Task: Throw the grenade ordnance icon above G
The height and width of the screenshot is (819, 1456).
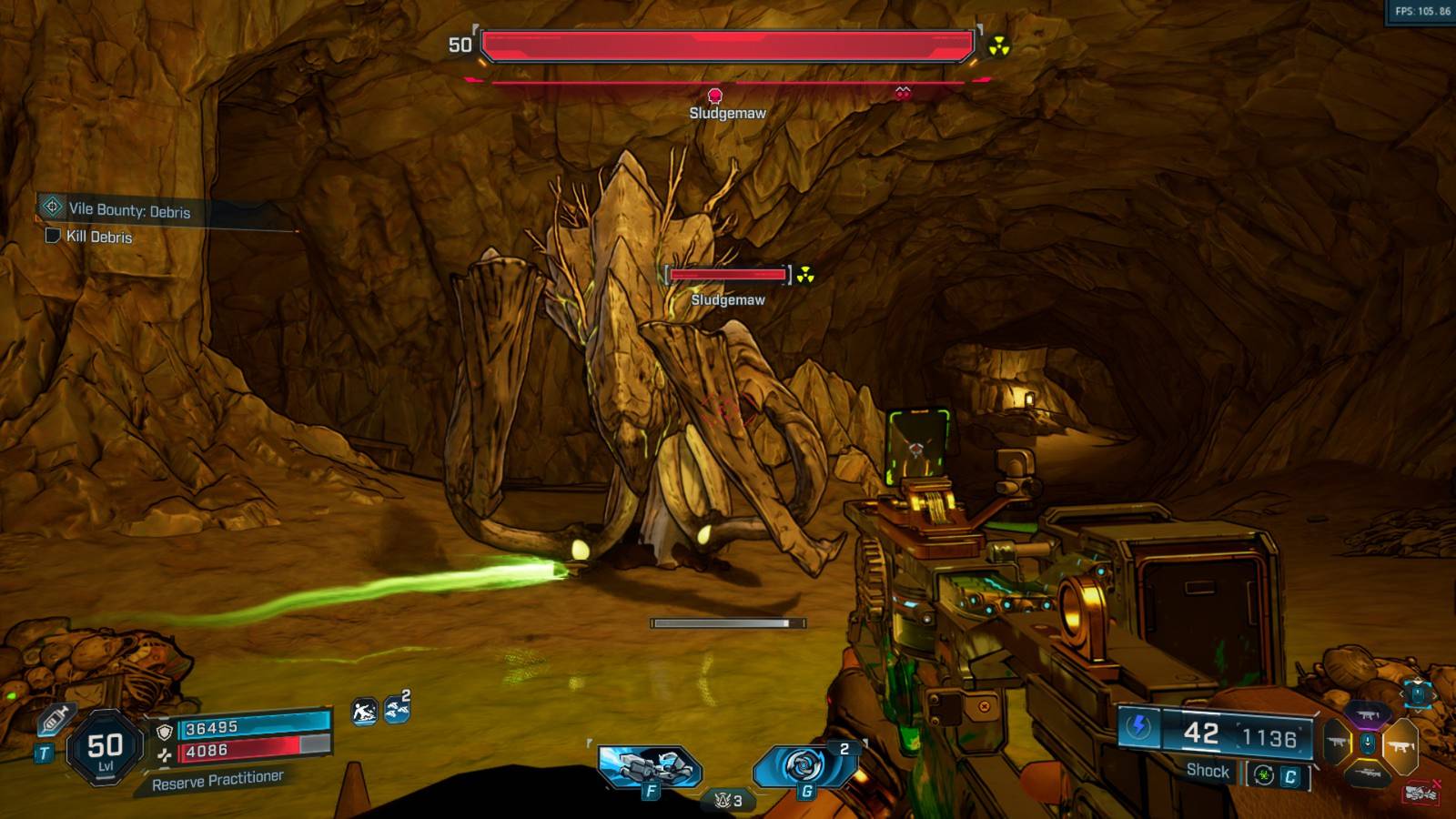Action: [804, 765]
